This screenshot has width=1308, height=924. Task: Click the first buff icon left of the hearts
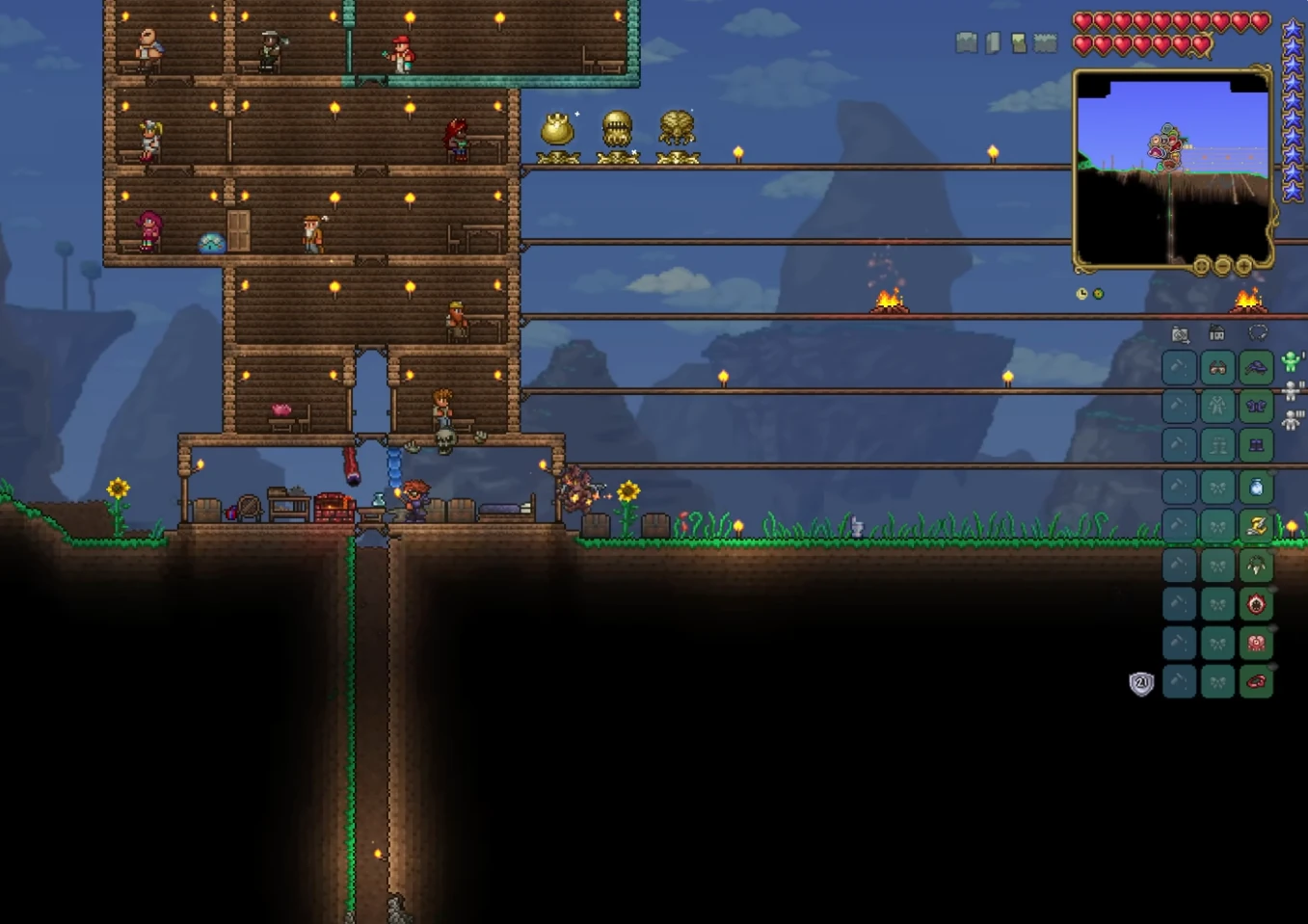967,43
